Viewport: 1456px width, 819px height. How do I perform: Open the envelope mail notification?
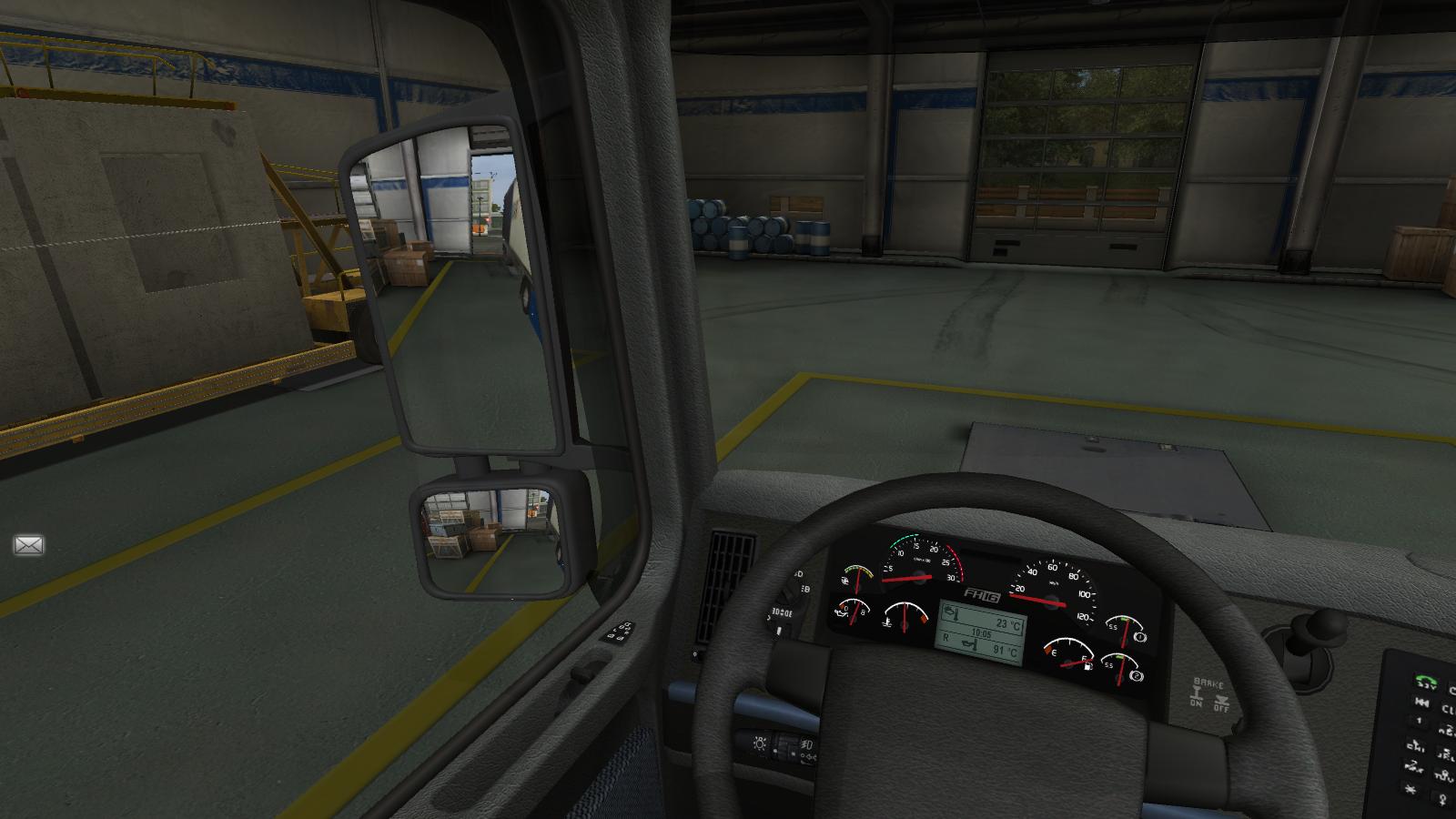(28, 545)
